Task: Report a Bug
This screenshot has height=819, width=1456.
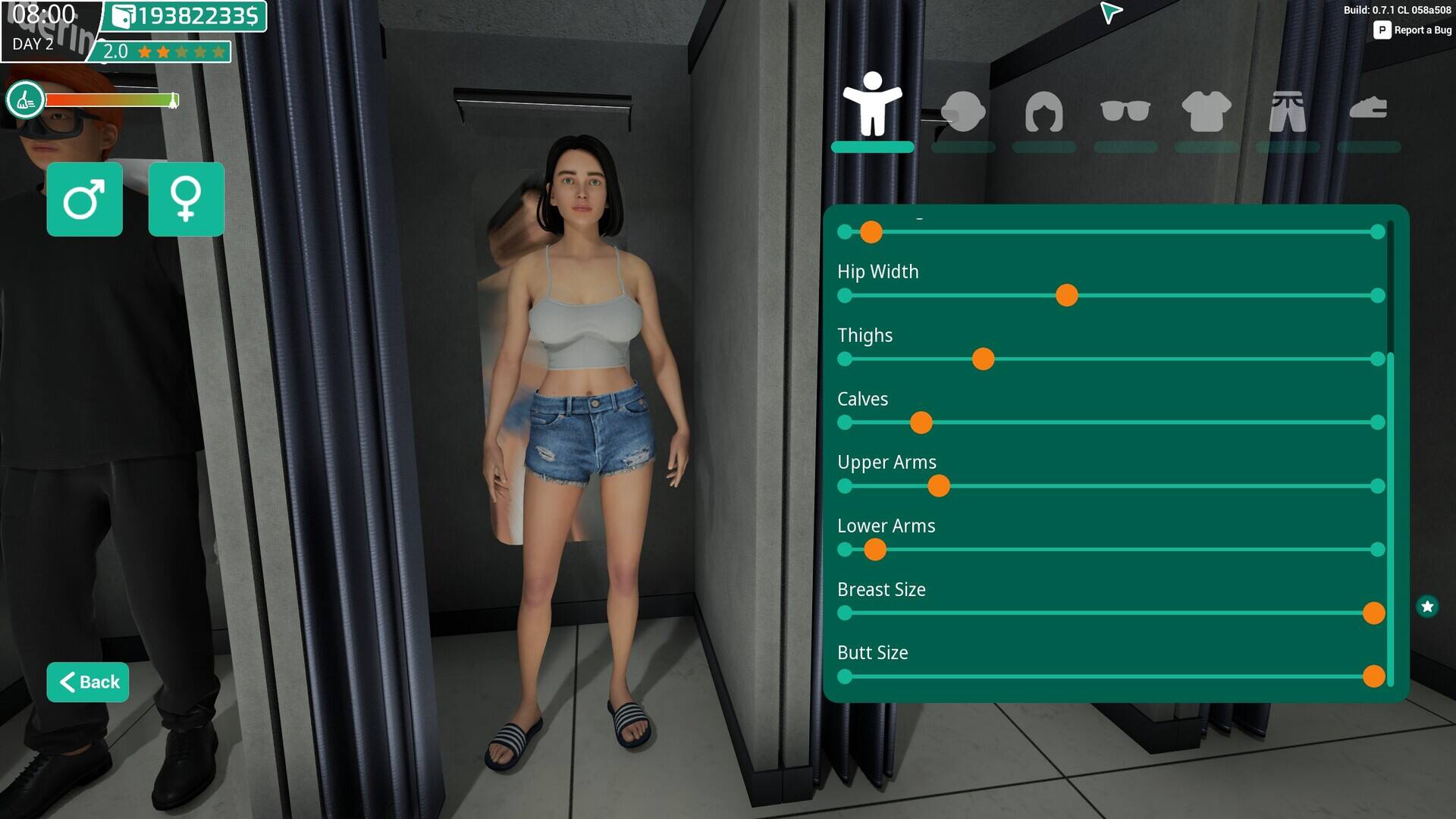Action: pyautogui.click(x=1413, y=30)
